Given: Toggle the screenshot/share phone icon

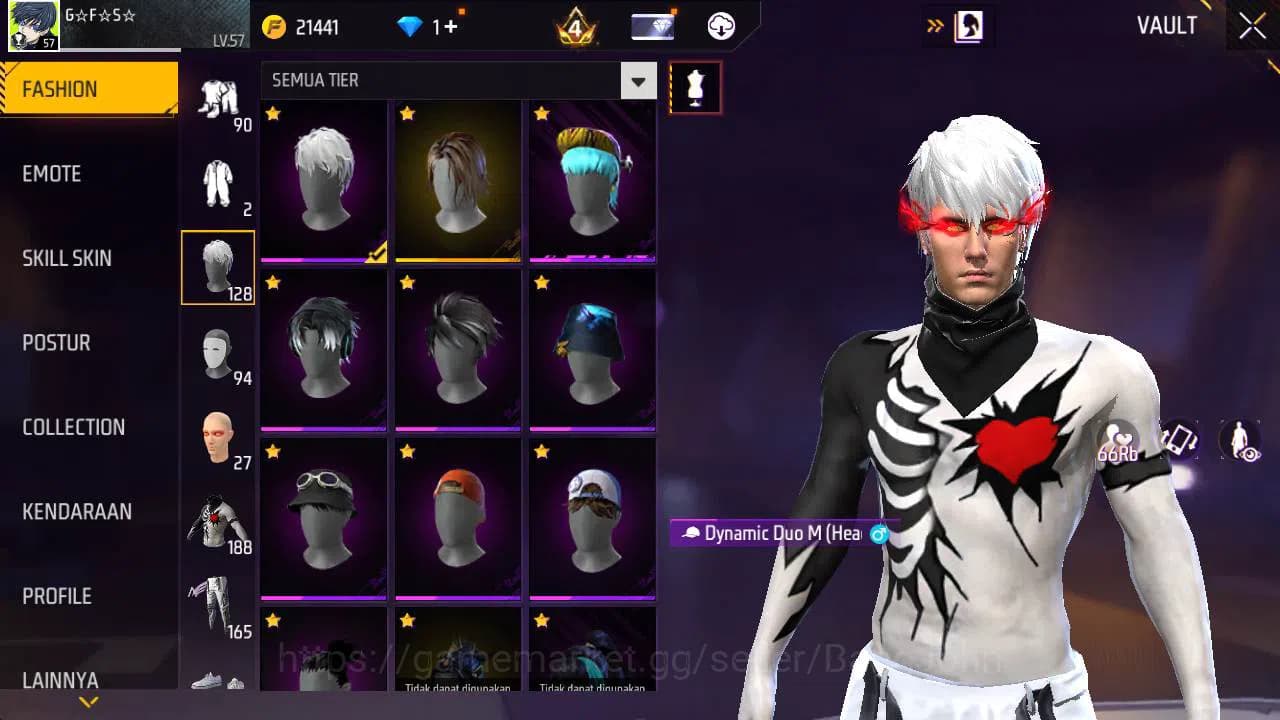Looking at the screenshot, I should [x=1180, y=438].
